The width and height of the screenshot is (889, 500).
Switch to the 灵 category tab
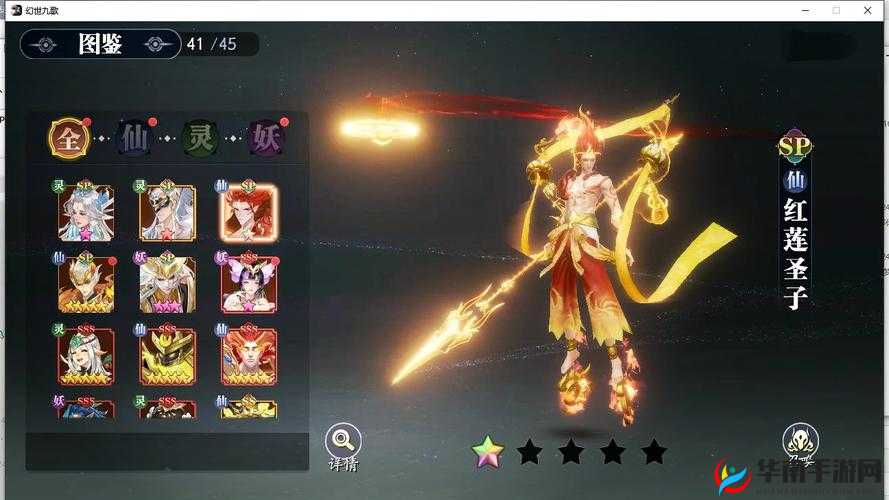point(200,139)
